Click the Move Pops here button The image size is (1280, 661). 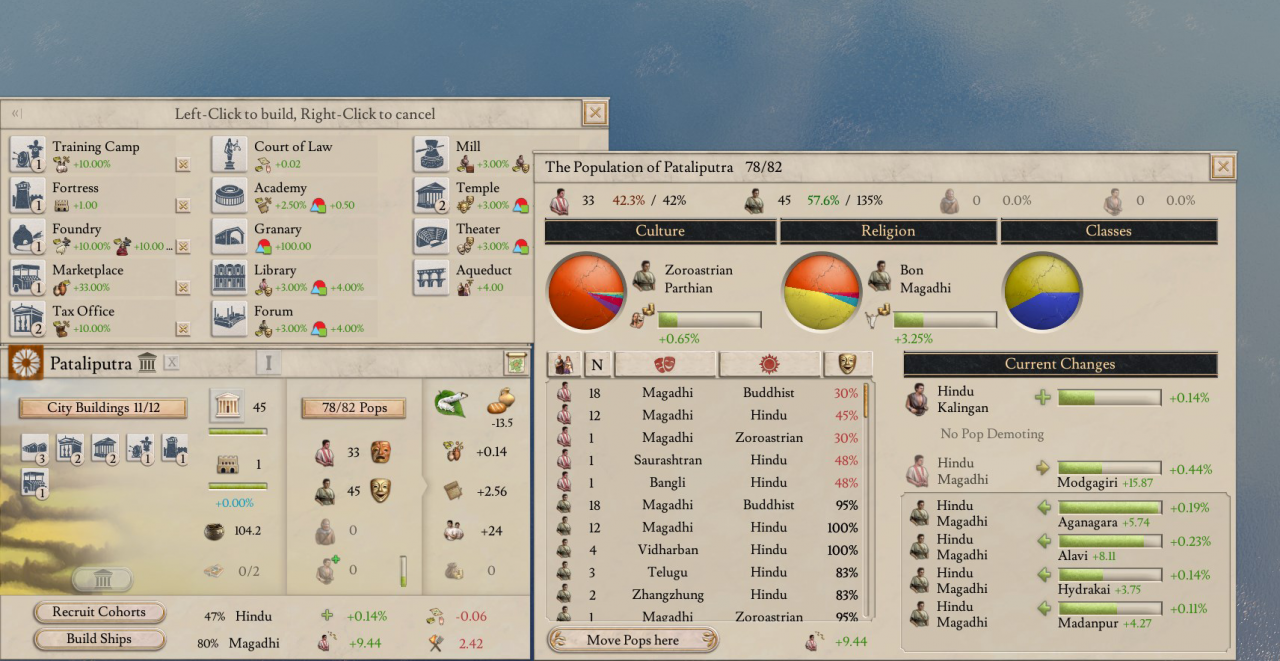tap(632, 640)
